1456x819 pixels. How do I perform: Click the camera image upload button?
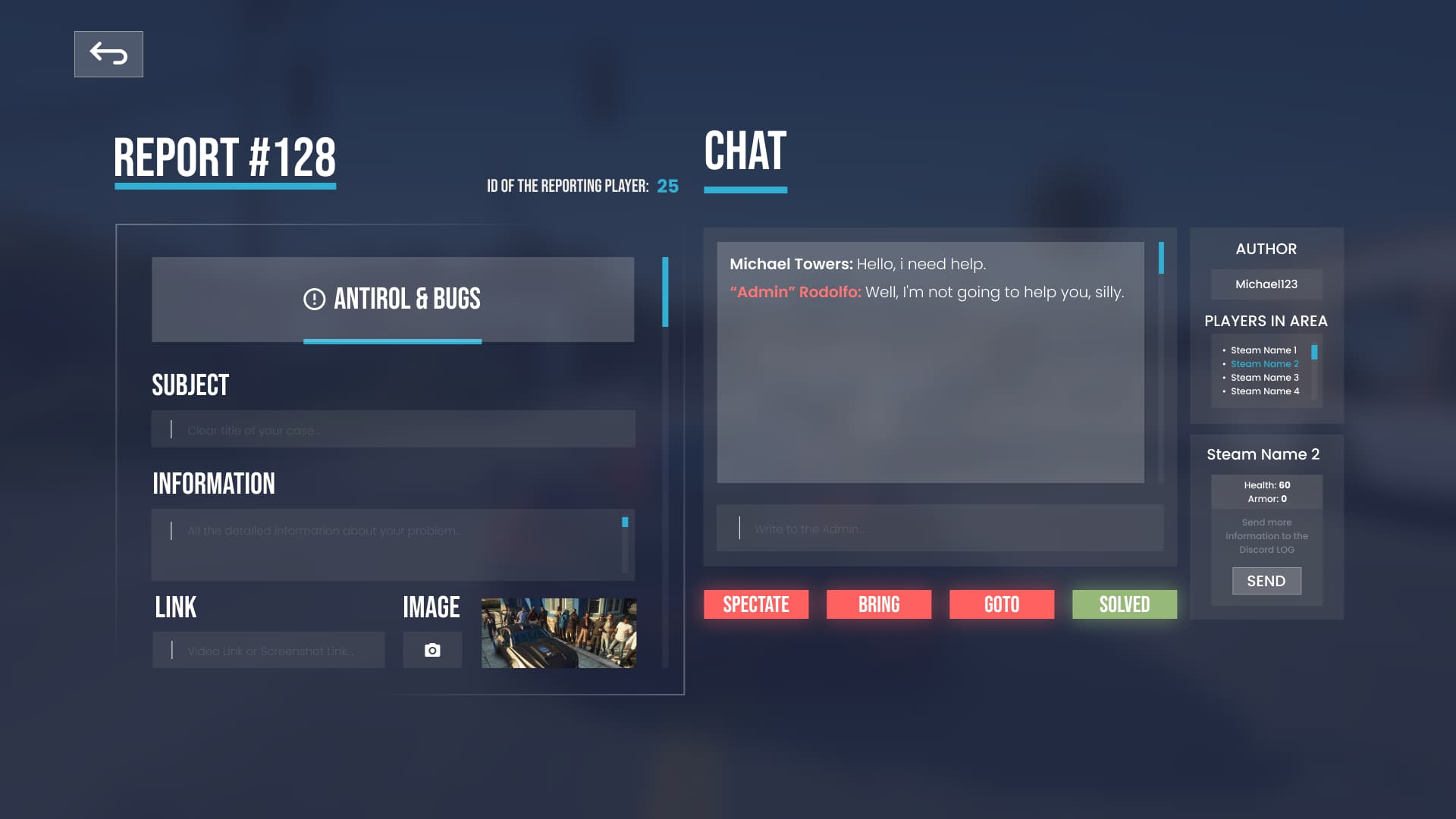click(432, 650)
